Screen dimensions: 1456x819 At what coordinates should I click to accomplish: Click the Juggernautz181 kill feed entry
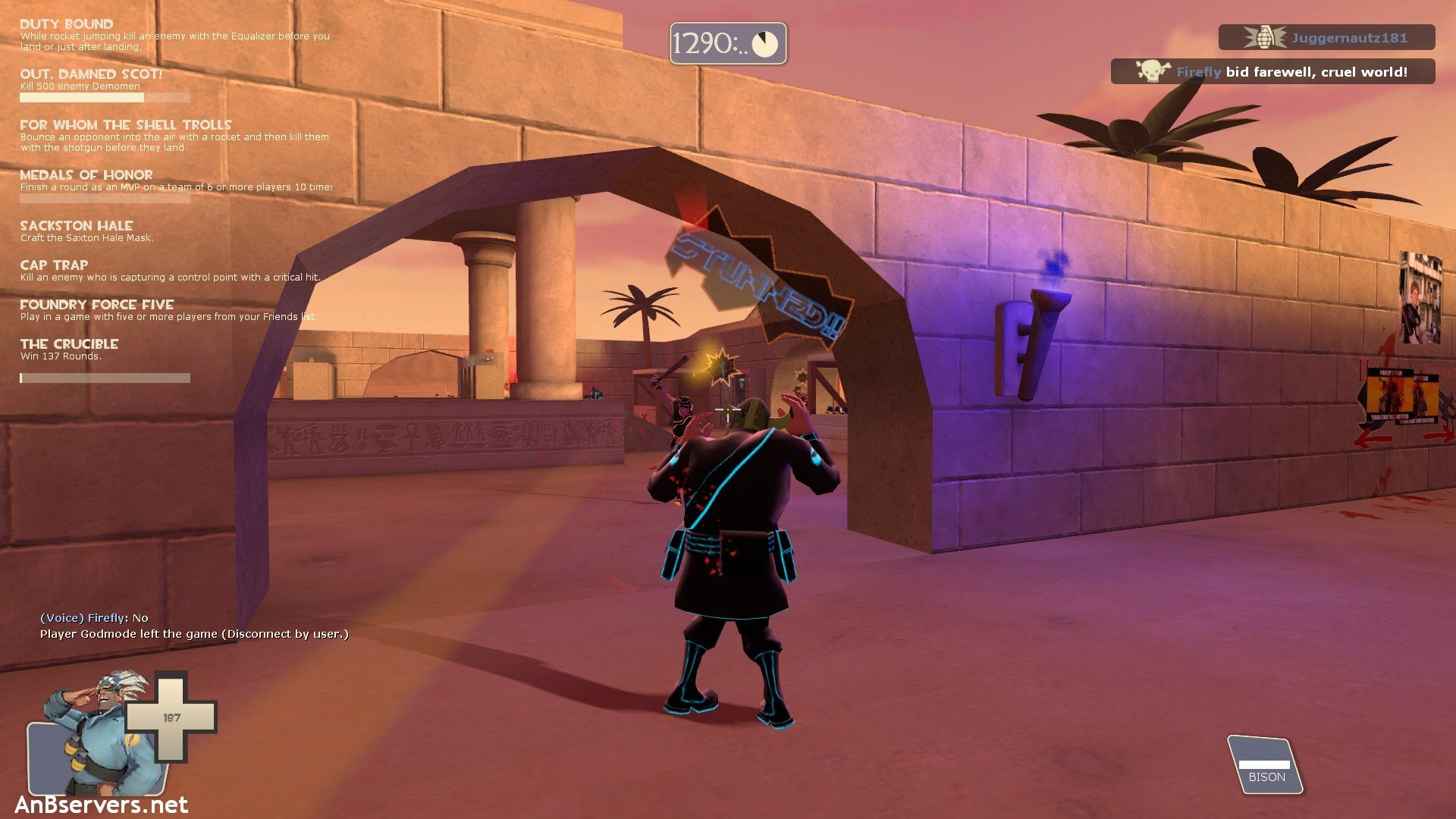click(x=1326, y=37)
